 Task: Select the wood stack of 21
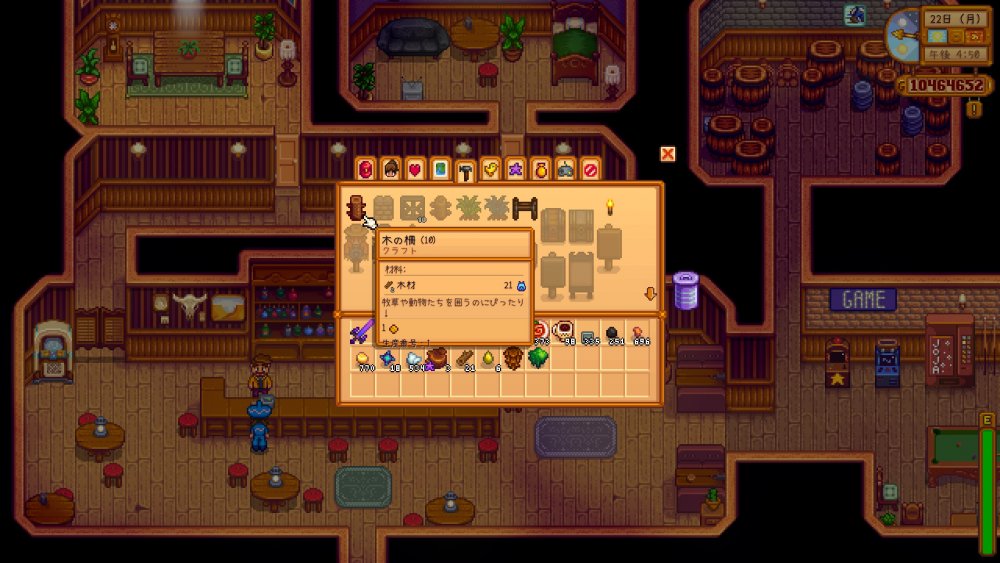[x=465, y=358]
